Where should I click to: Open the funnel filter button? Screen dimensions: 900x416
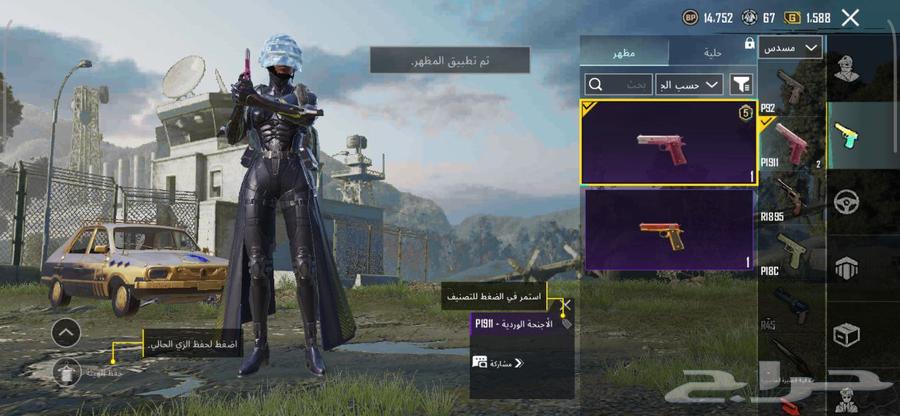(741, 85)
